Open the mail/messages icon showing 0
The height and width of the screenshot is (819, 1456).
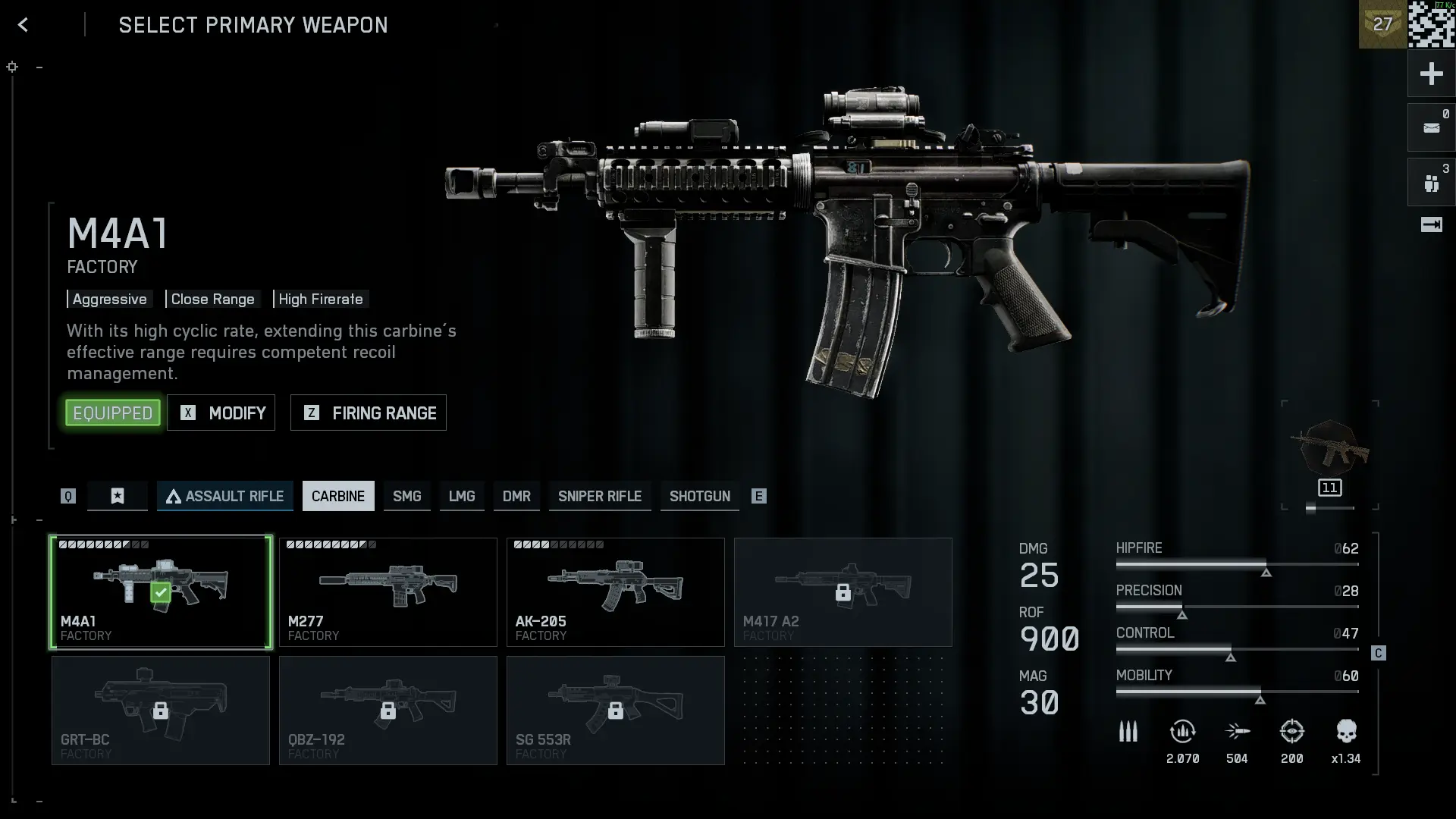point(1432,126)
